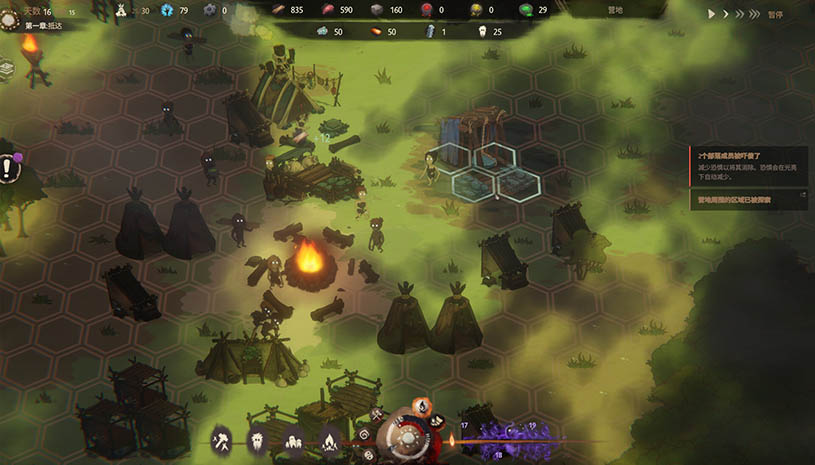Click the stacked-layers icon at left edge
The image size is (815, 465).
pos(7,68)
